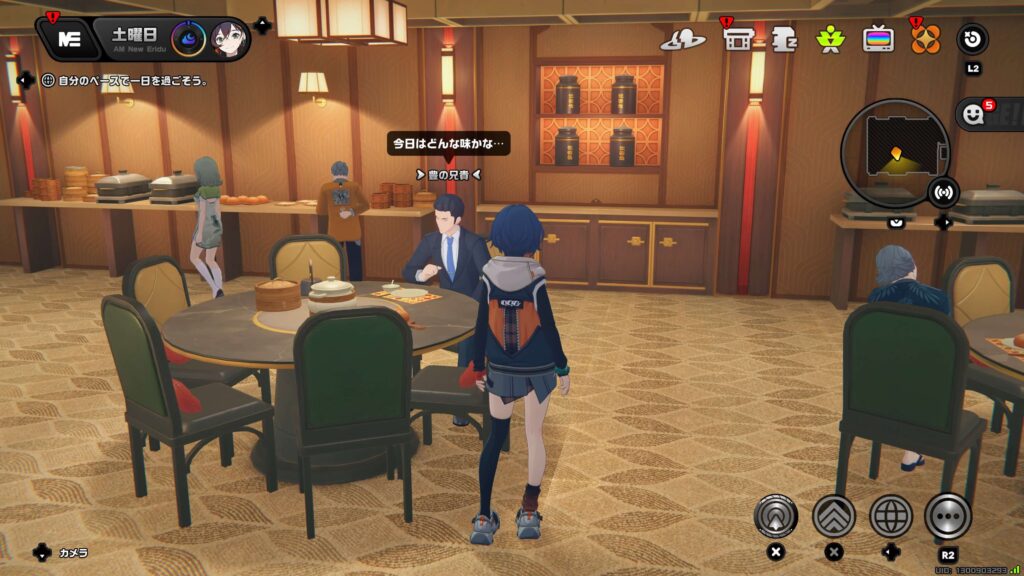Open the ME main menu button
This screenshot has height=576, width=1024.
click(x=69, y=39)
